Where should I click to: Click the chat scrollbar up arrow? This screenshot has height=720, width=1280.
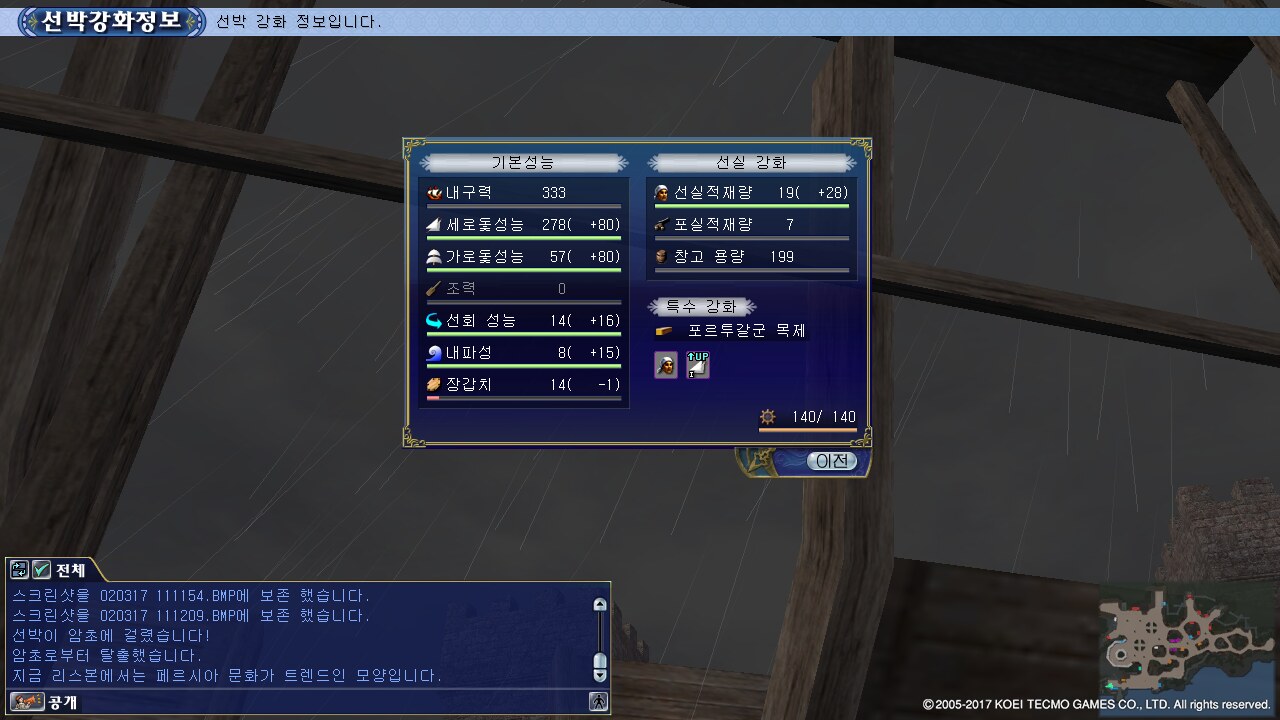coord(600,605)
